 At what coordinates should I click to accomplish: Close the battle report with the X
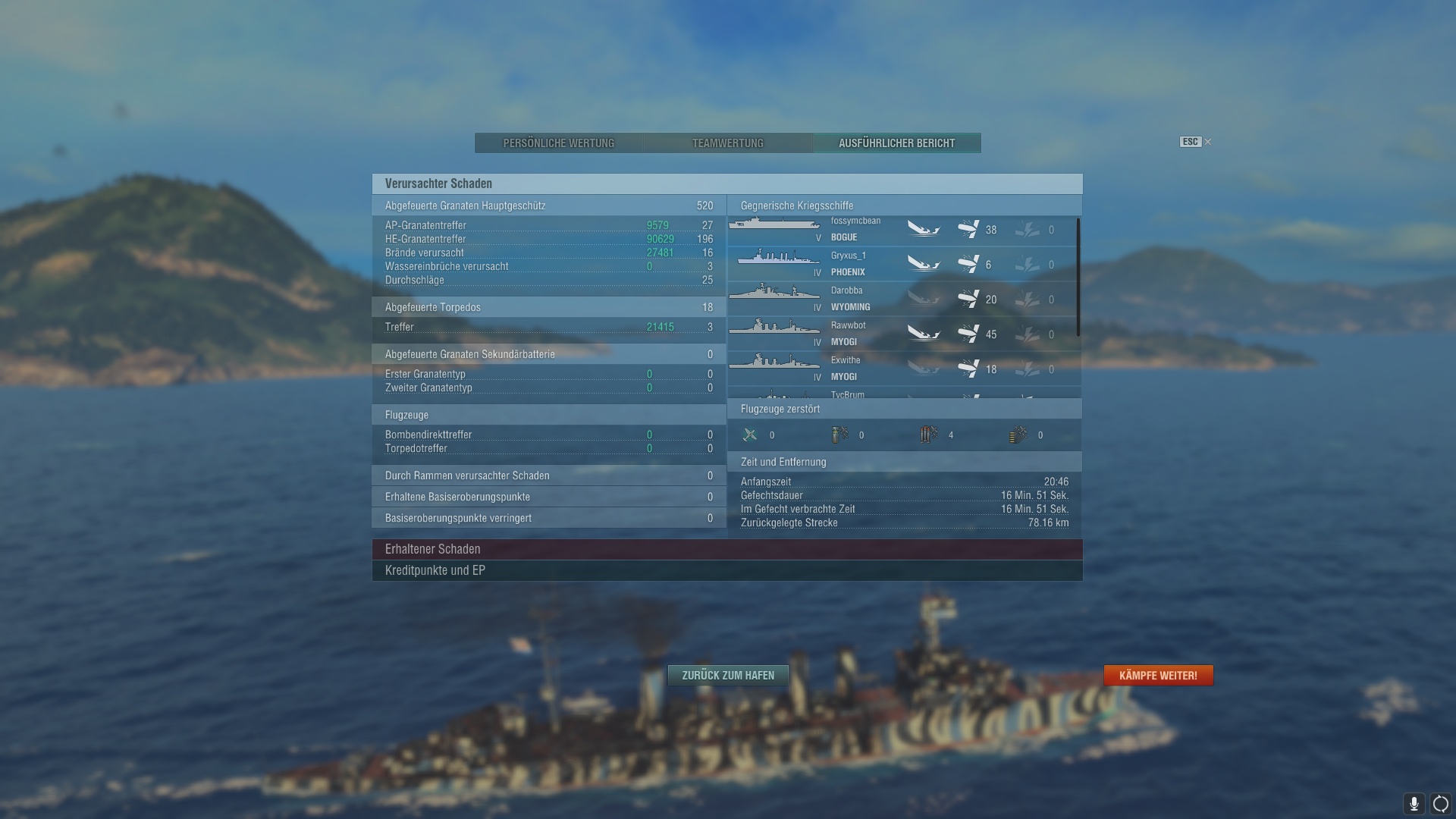tap(1208, 142)
